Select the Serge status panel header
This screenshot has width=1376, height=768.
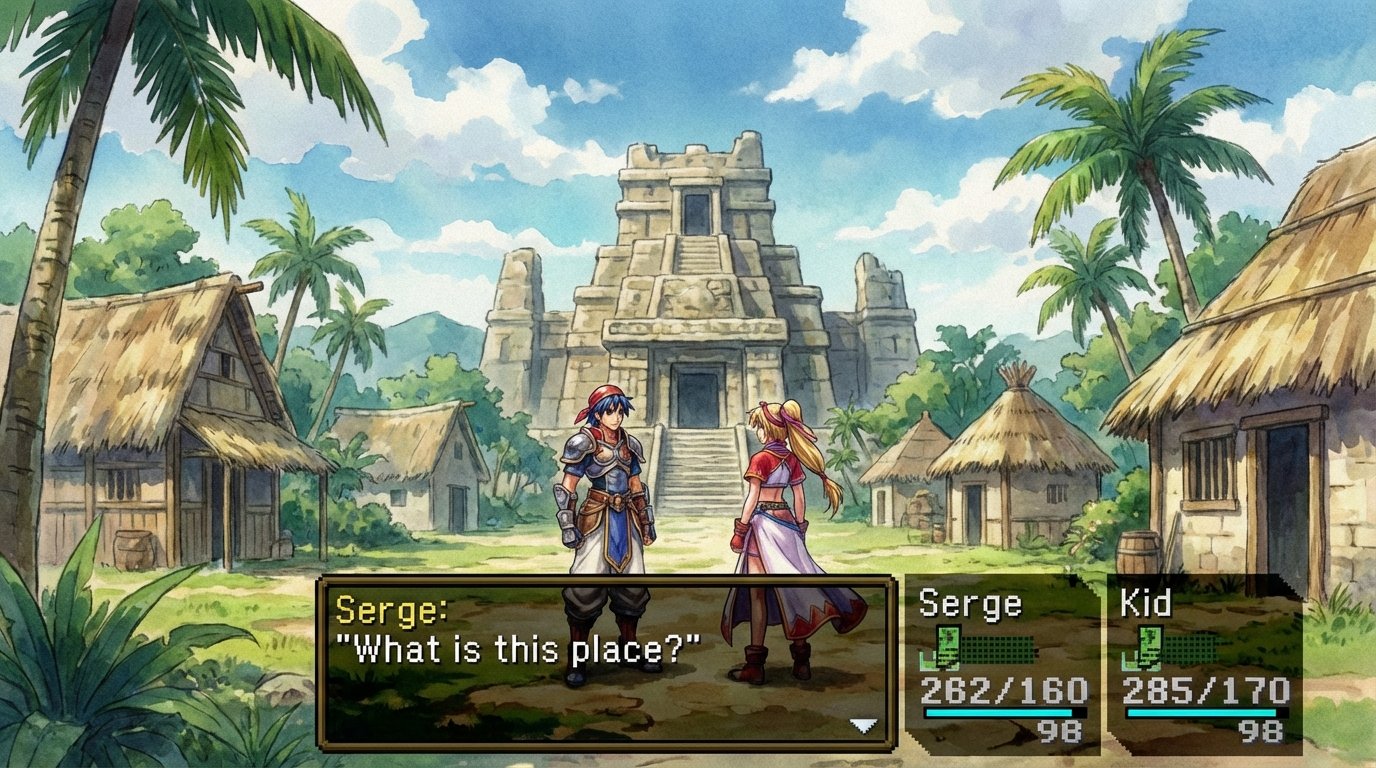969,601
